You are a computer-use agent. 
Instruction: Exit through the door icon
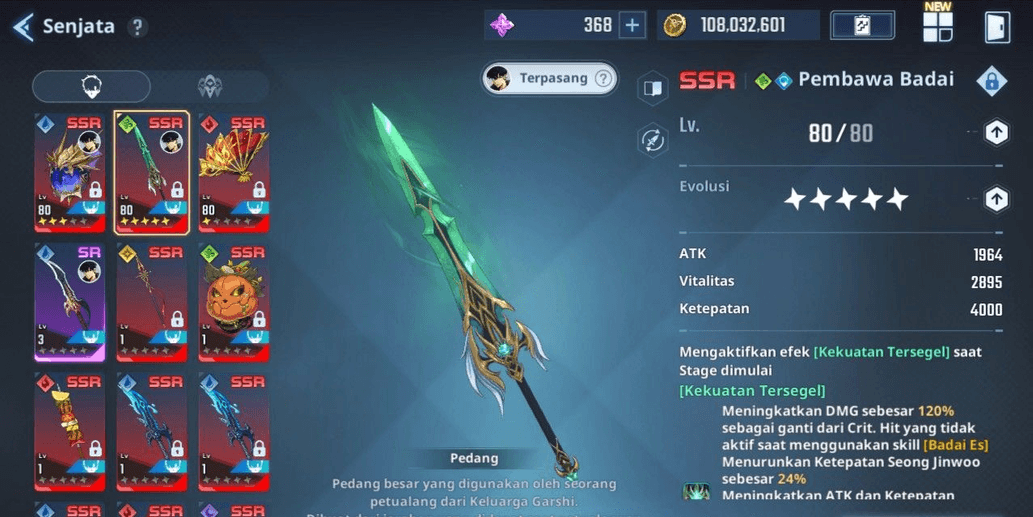(x=997, y=27)
